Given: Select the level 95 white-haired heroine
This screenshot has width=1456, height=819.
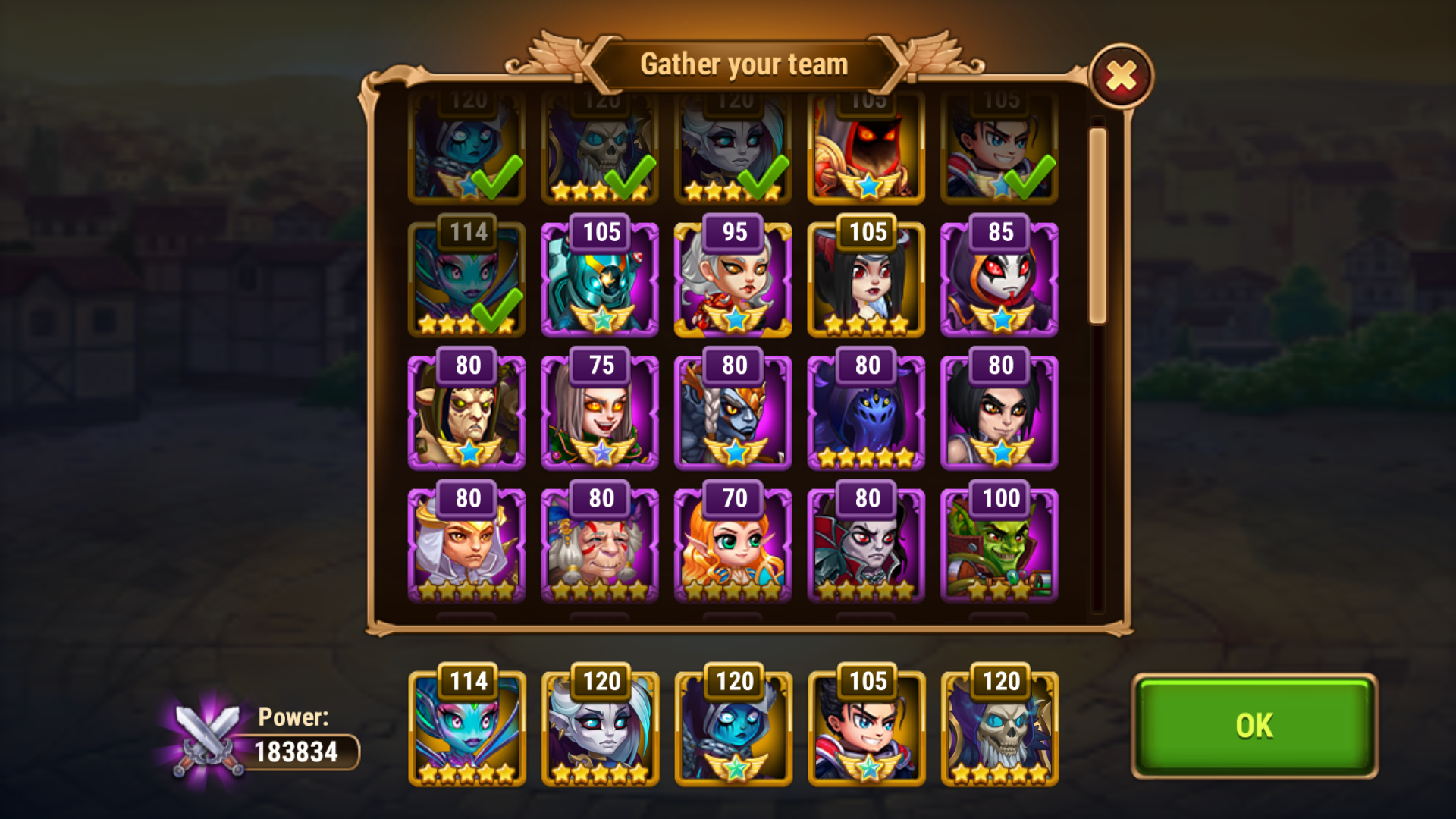Looking at the screenshot, I should [x=732, y=281].
